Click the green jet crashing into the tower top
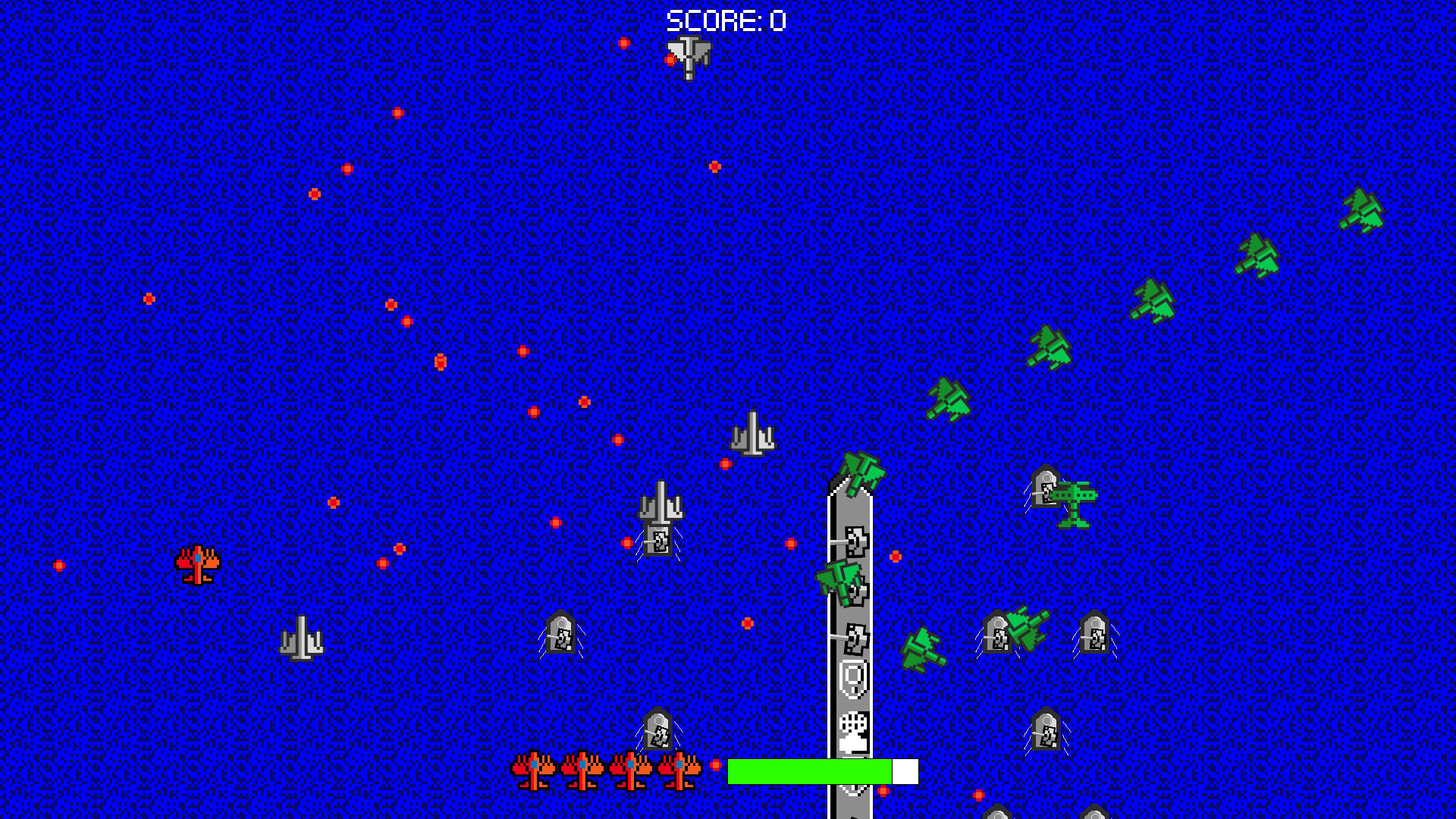 [861, 470]
